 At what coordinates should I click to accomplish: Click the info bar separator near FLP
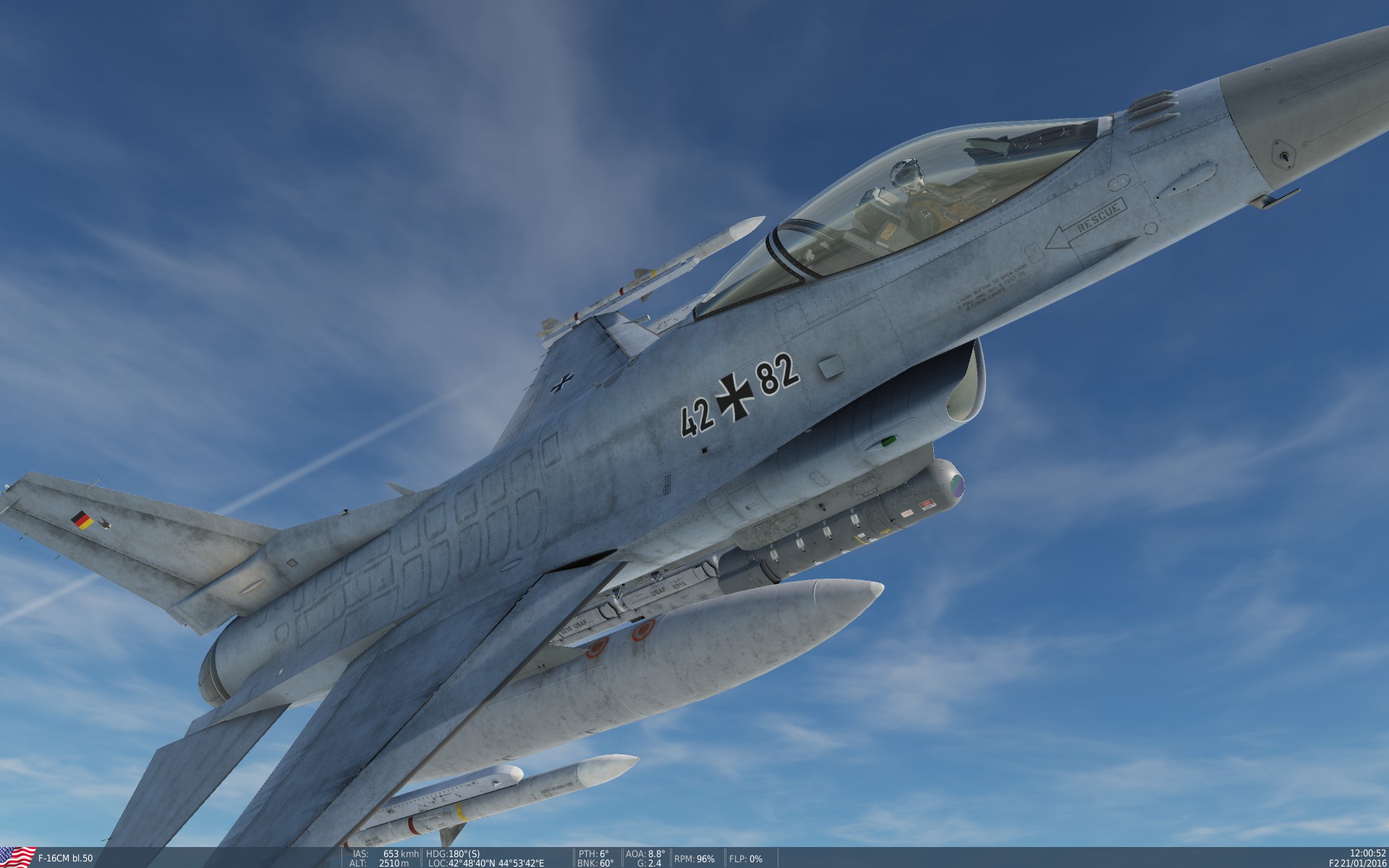point(726,857)
